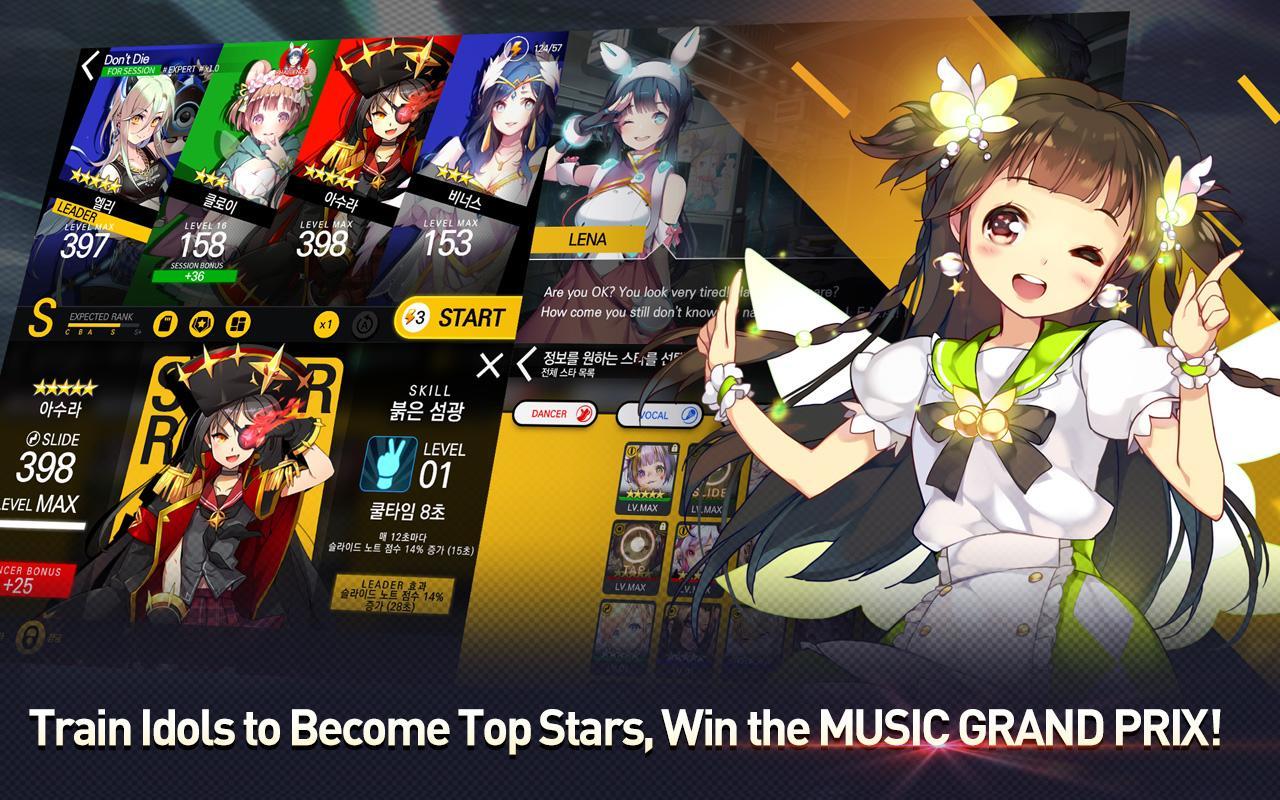Click the microphone icon on the VOCAL filter

coord(689,413)
